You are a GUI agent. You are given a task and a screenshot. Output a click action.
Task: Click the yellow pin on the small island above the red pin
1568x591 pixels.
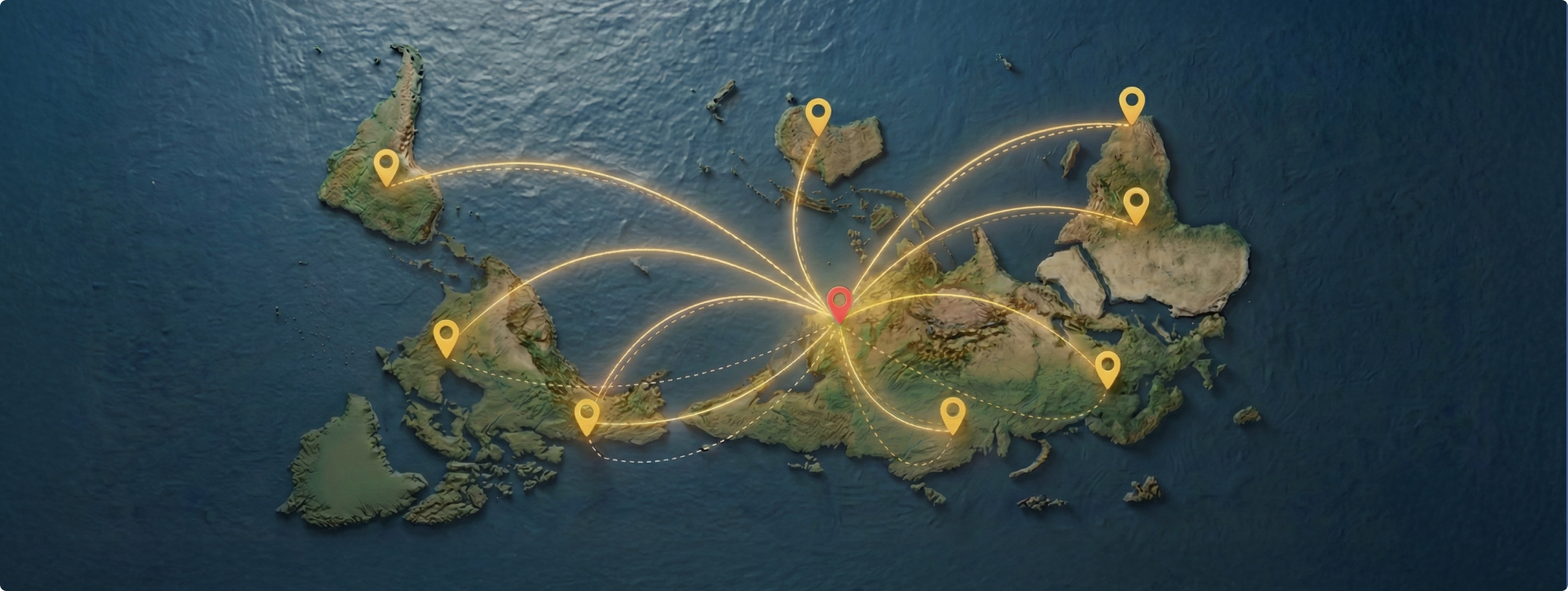(817, 114)
